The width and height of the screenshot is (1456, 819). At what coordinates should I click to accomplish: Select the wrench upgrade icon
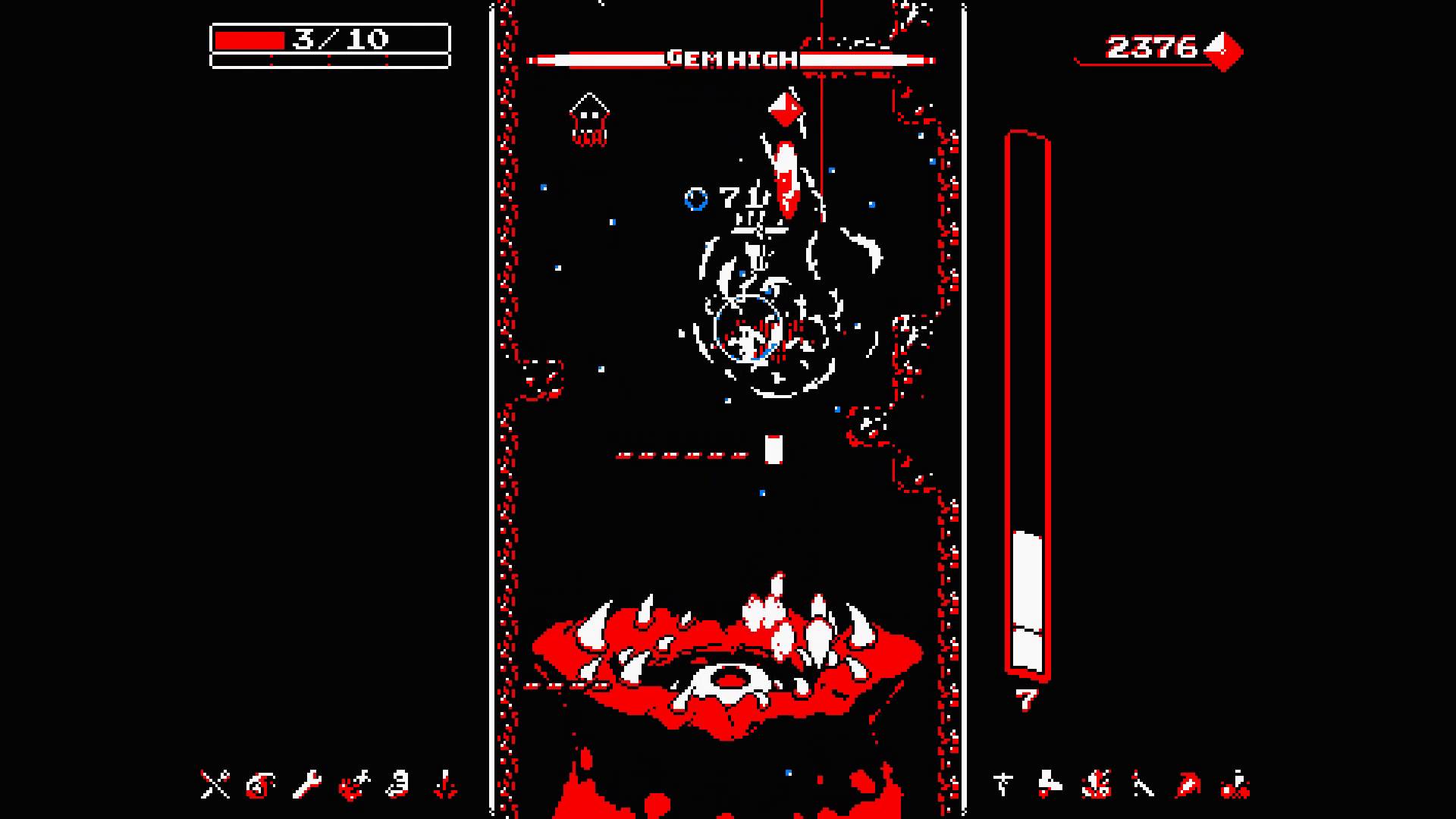point(307,785)
